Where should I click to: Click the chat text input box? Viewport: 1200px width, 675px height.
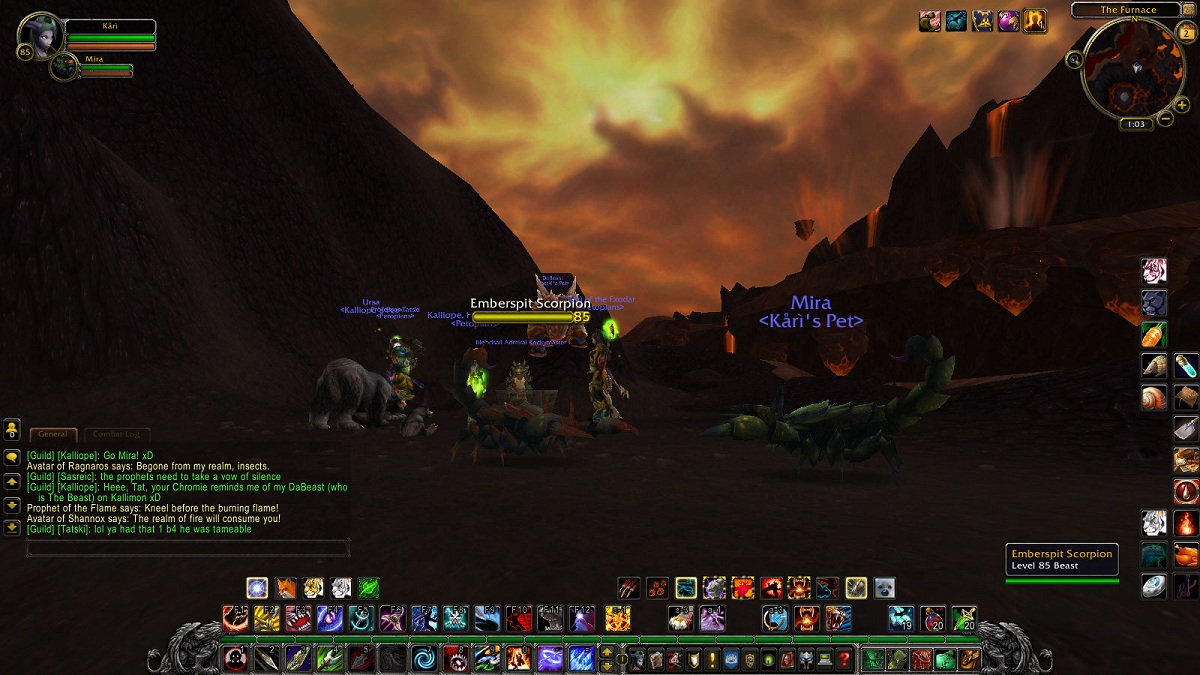[x=187, y=548]
